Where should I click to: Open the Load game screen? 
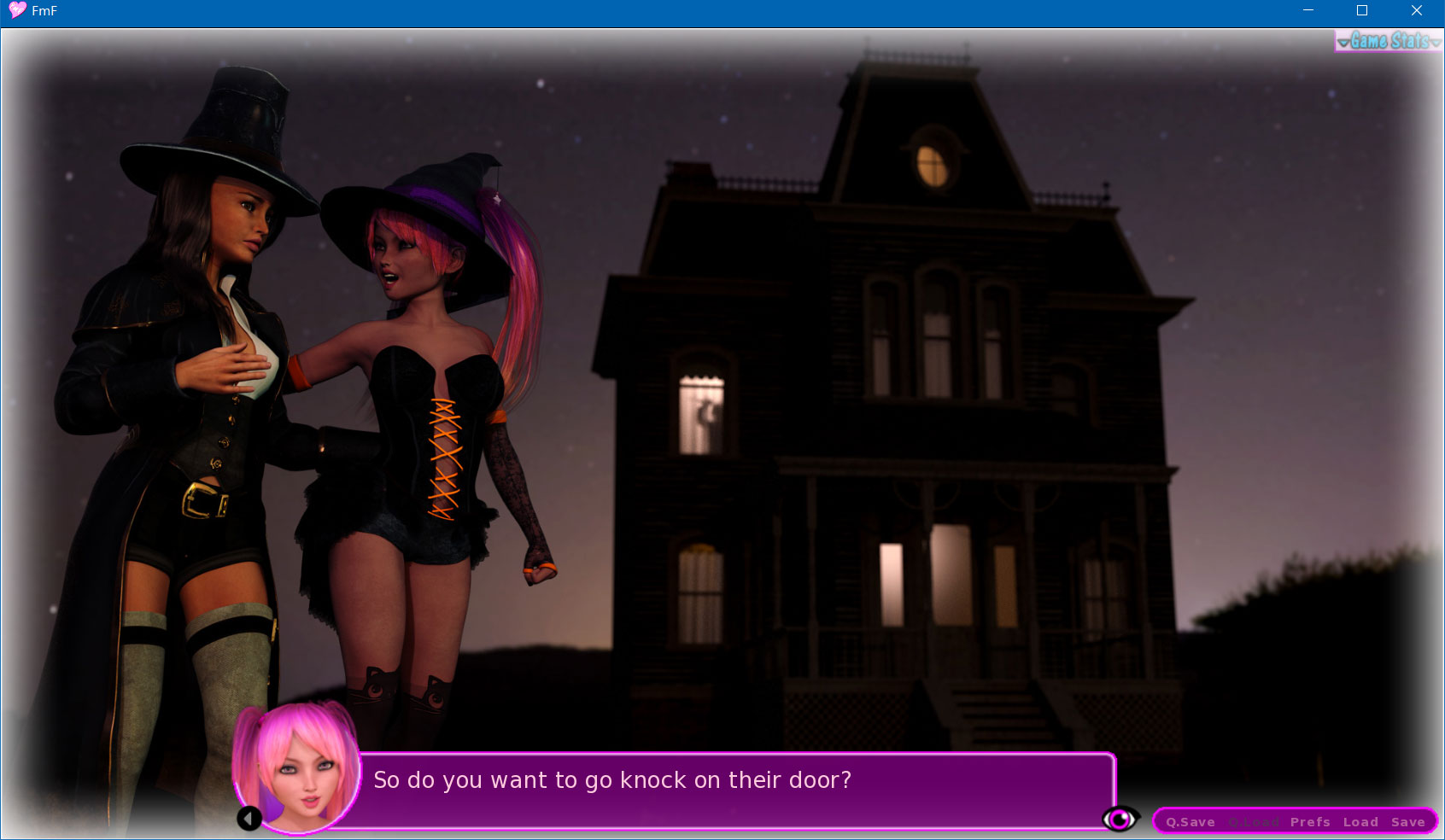coord(1360,822)
